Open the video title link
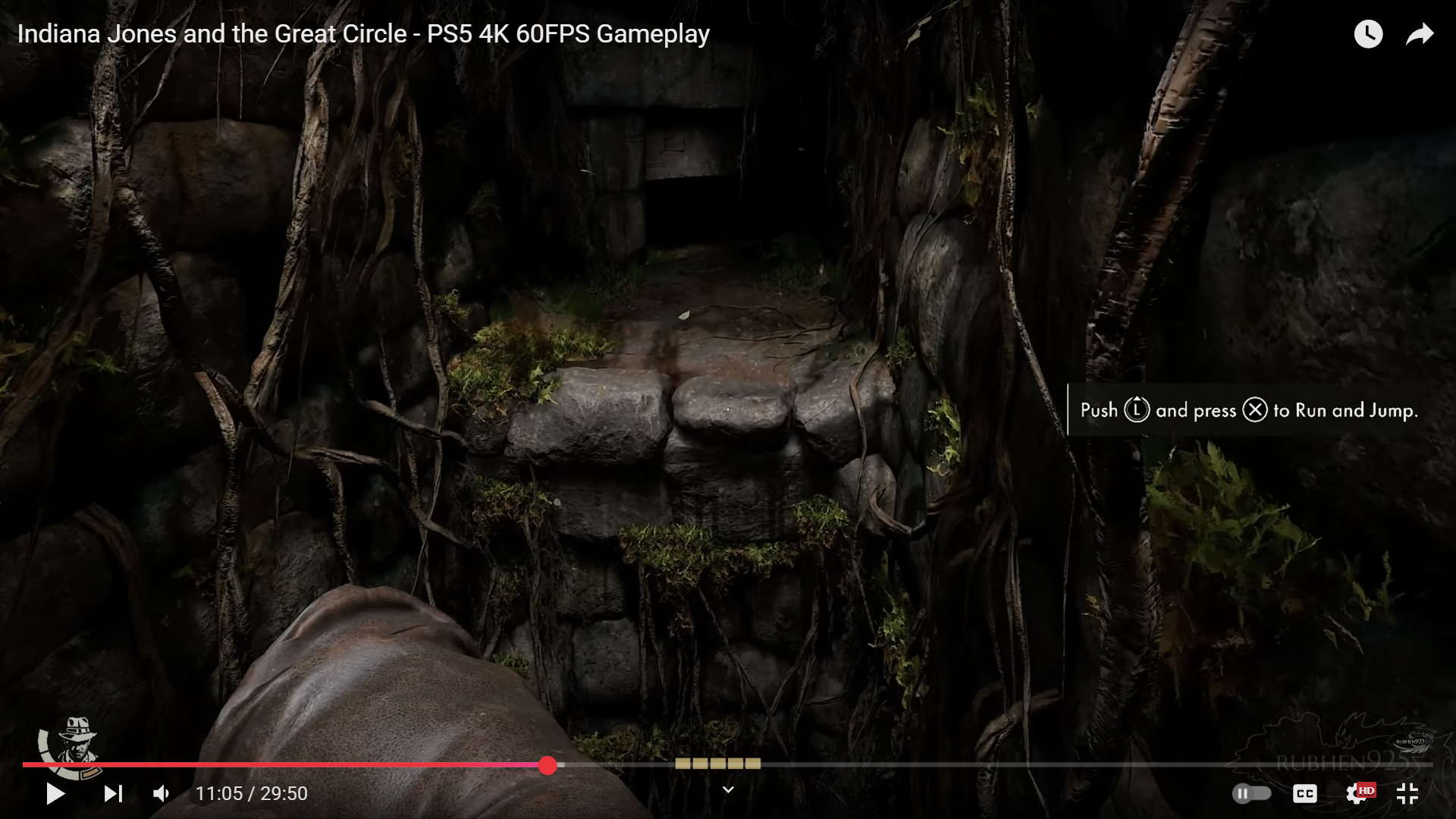Screen dimensions: 1456x819 364,33
